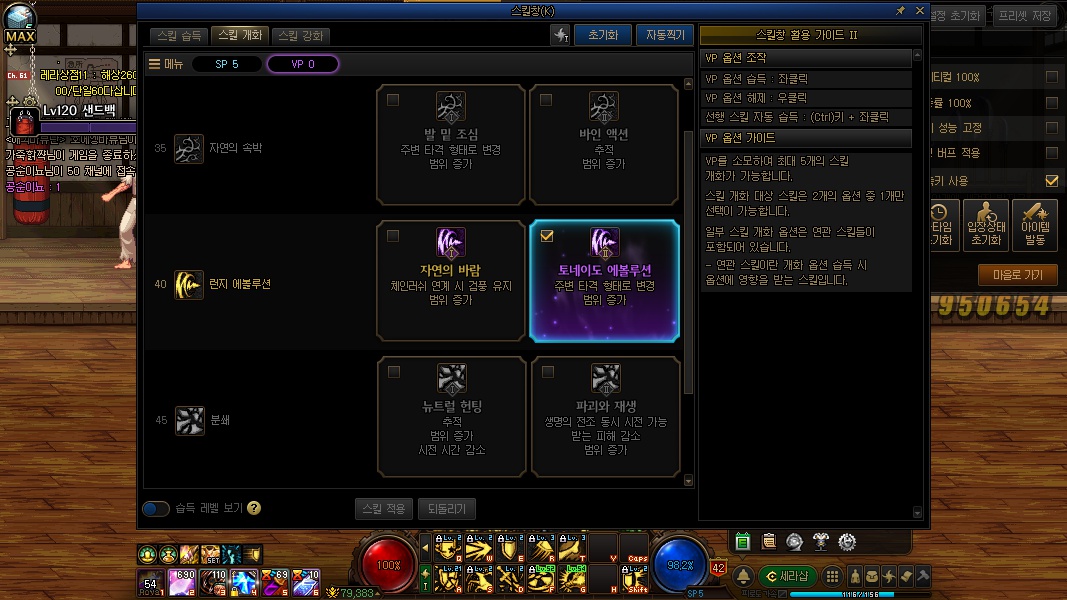Click the 초기화 reset button
Viewport: 1067px width, 600px height.
[602, 35]
